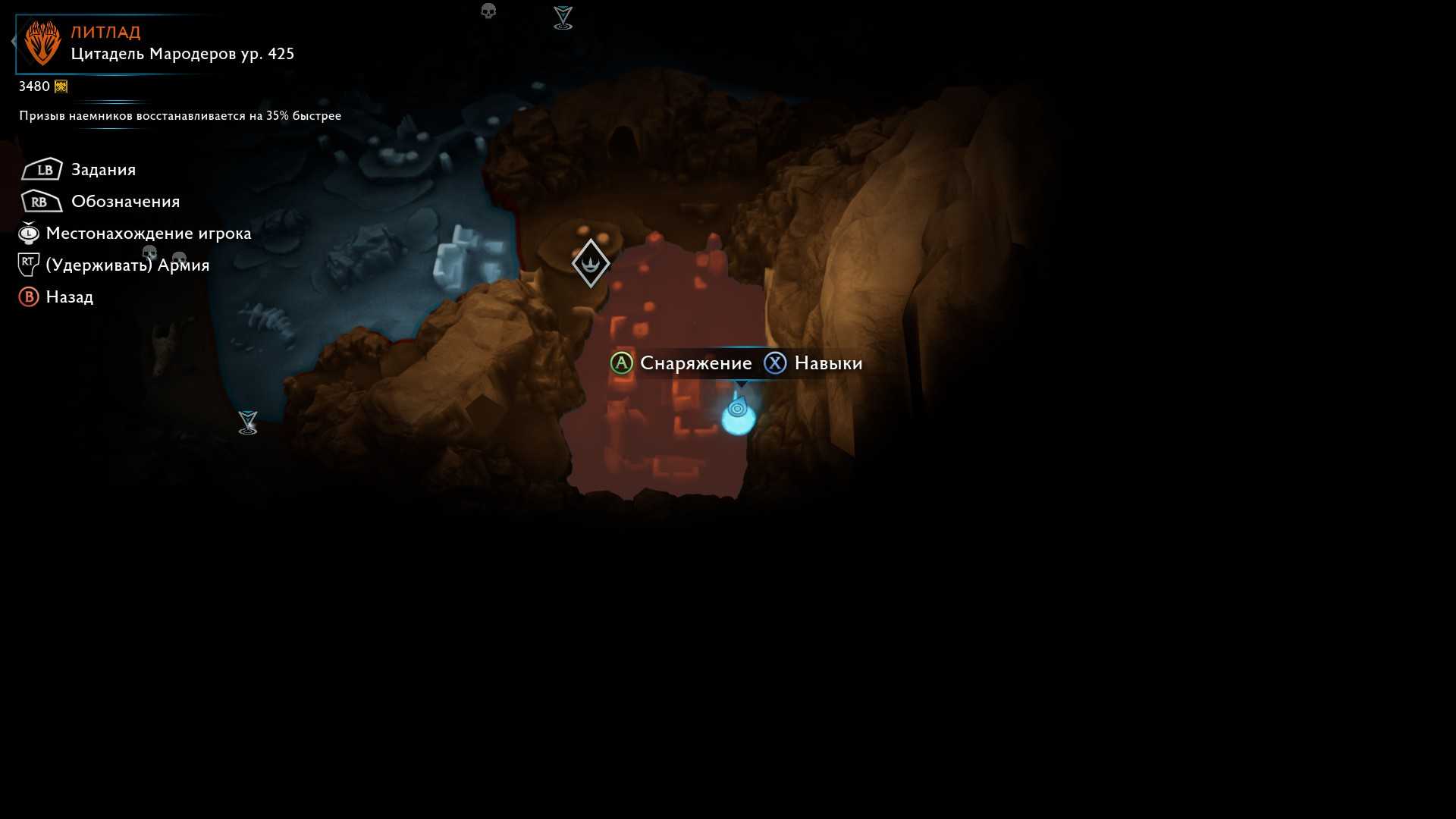The image size is (1456, 819).
Task: Click the Литлад region emblem in the header
Action: [x=42, y=43]
